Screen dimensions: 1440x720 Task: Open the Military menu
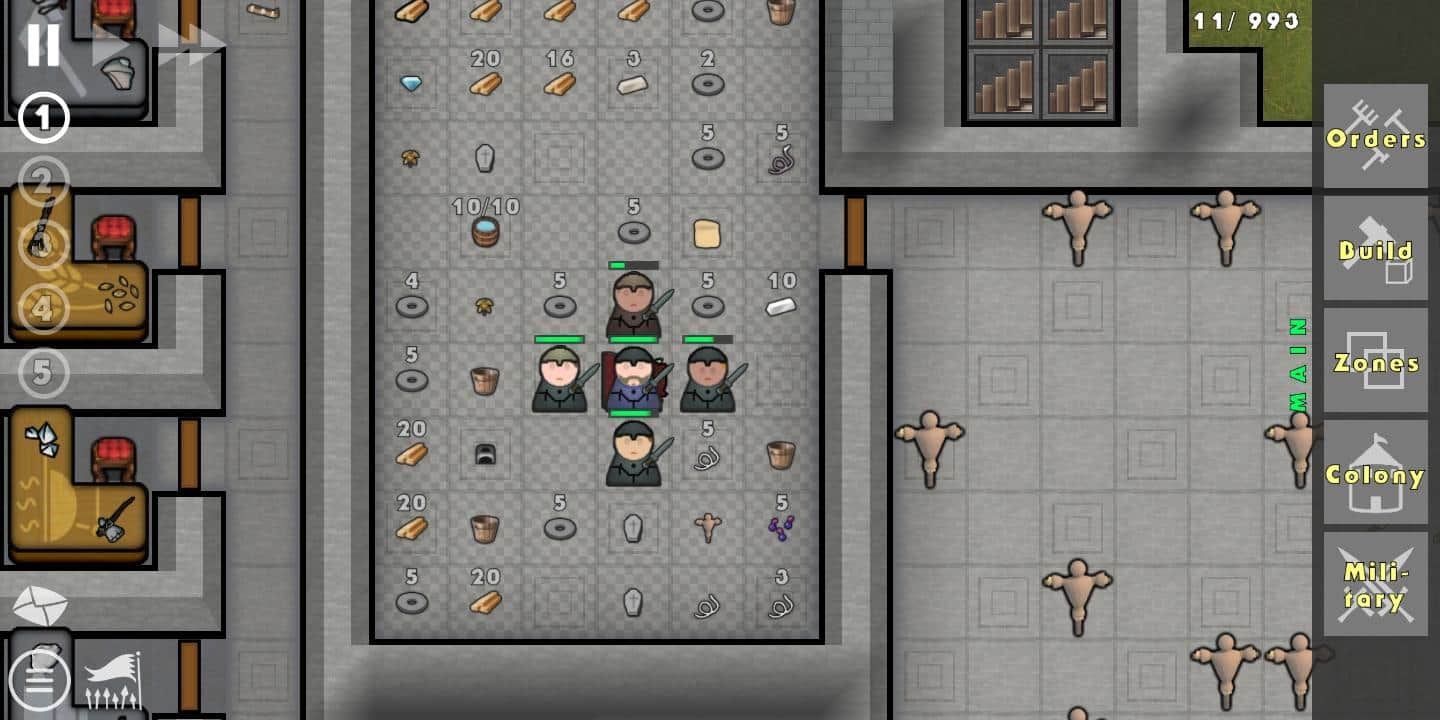coord(1376,585)
